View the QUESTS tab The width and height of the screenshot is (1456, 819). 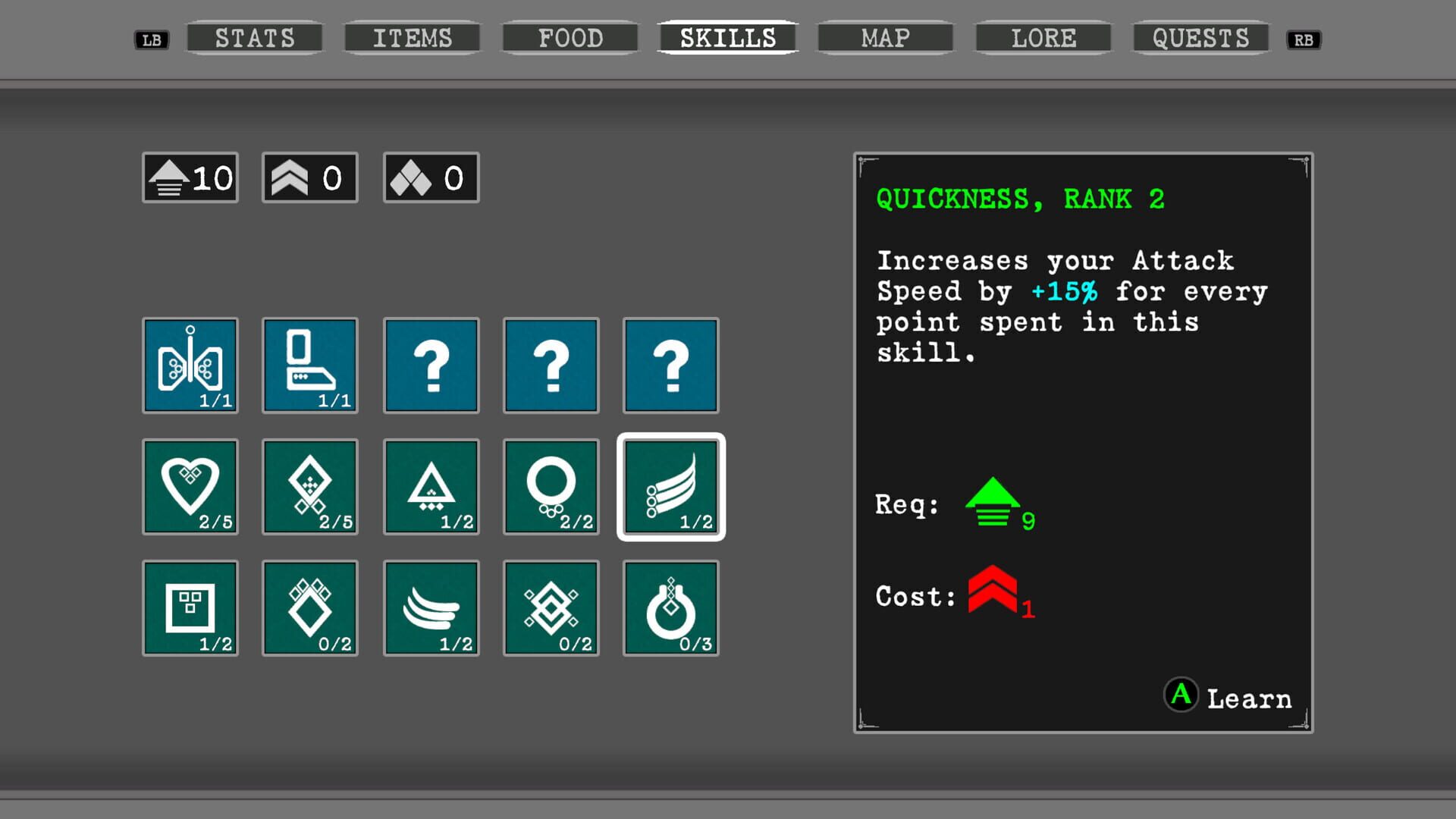(1200, 38)
